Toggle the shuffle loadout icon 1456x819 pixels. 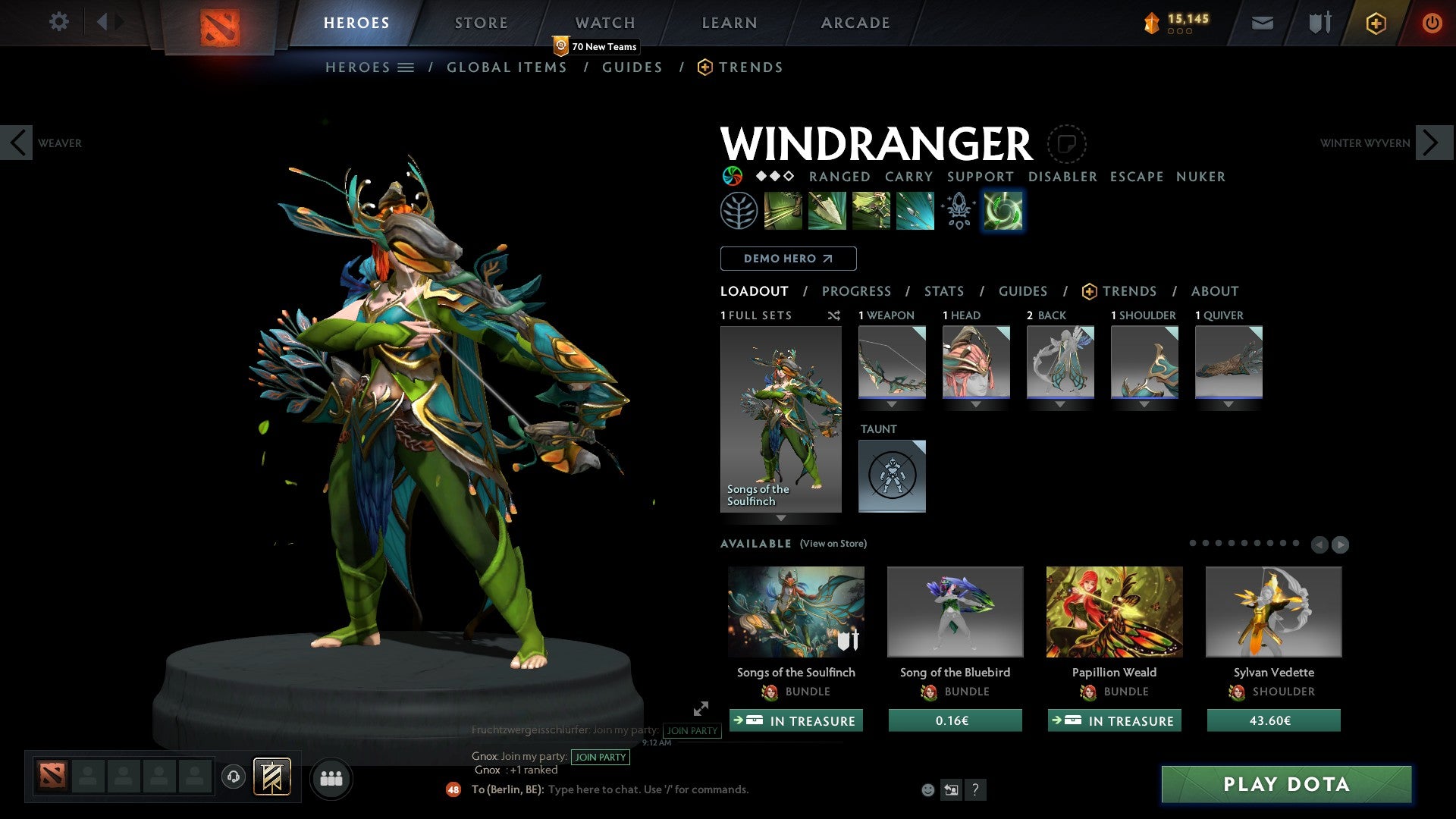(x=834, y=315)
